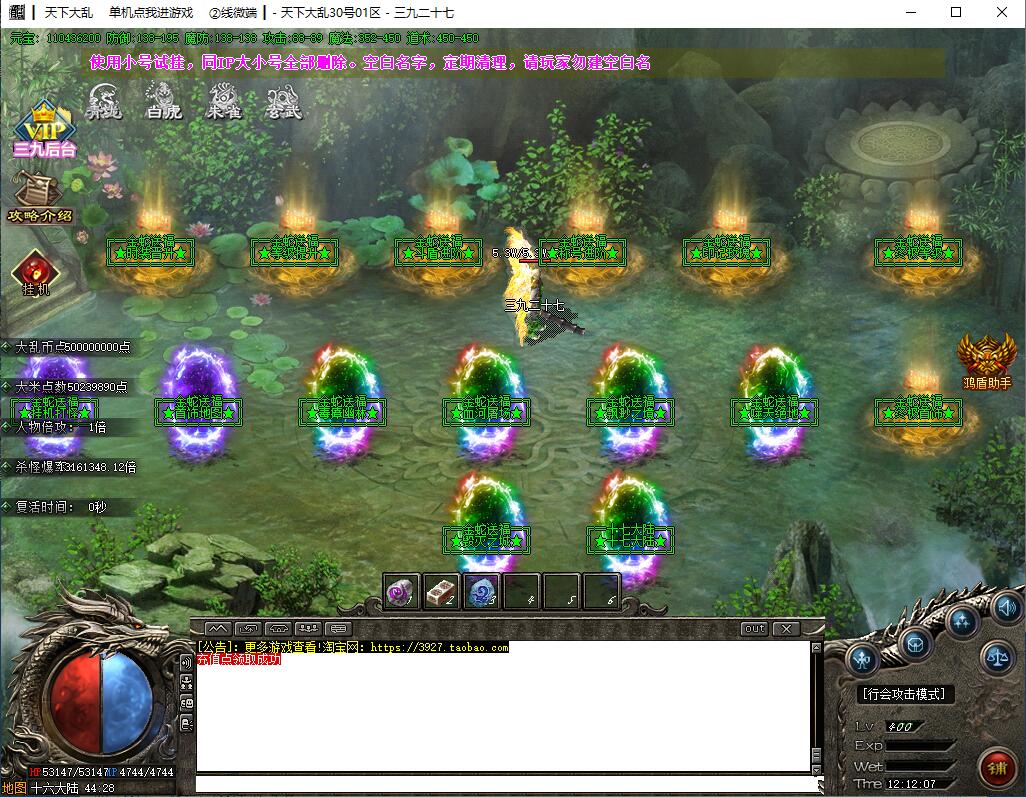This screenshot has height=797, width=1026.
Task: Open the VIP 三九后台 panel
Action: [44, 128]
